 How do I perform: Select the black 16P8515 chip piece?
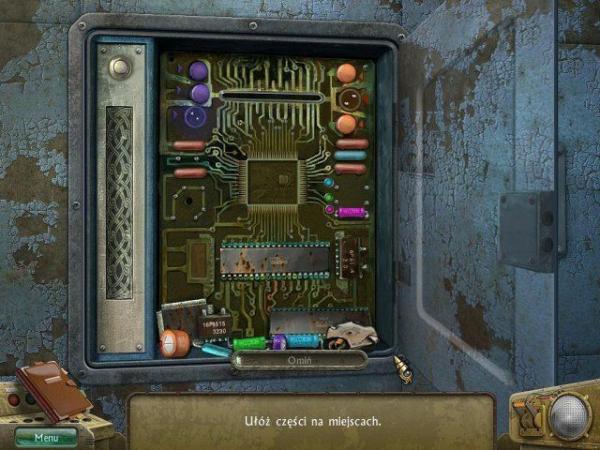[x=213, y=327]
